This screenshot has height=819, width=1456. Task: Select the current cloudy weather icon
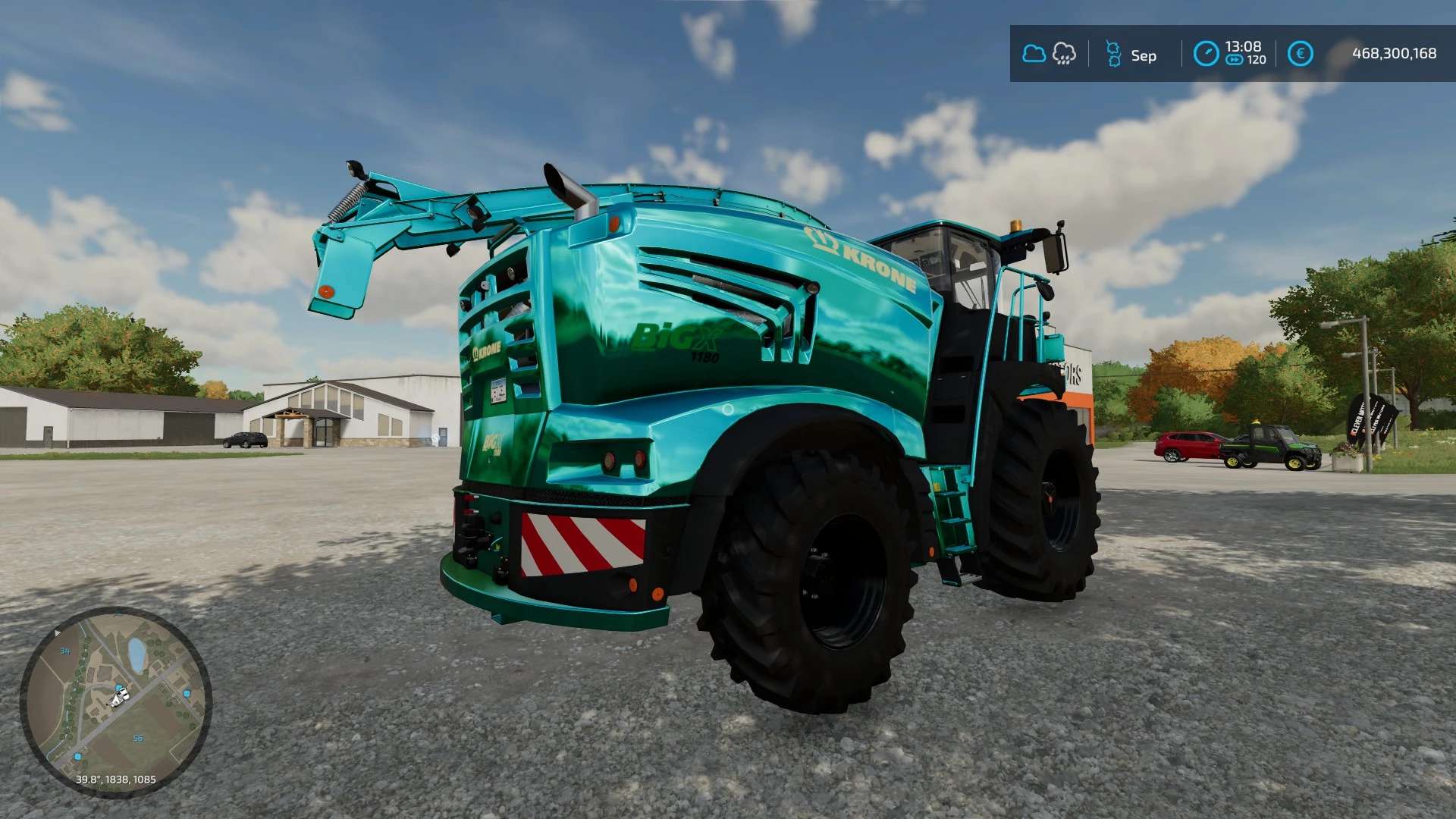point(1034,54)
